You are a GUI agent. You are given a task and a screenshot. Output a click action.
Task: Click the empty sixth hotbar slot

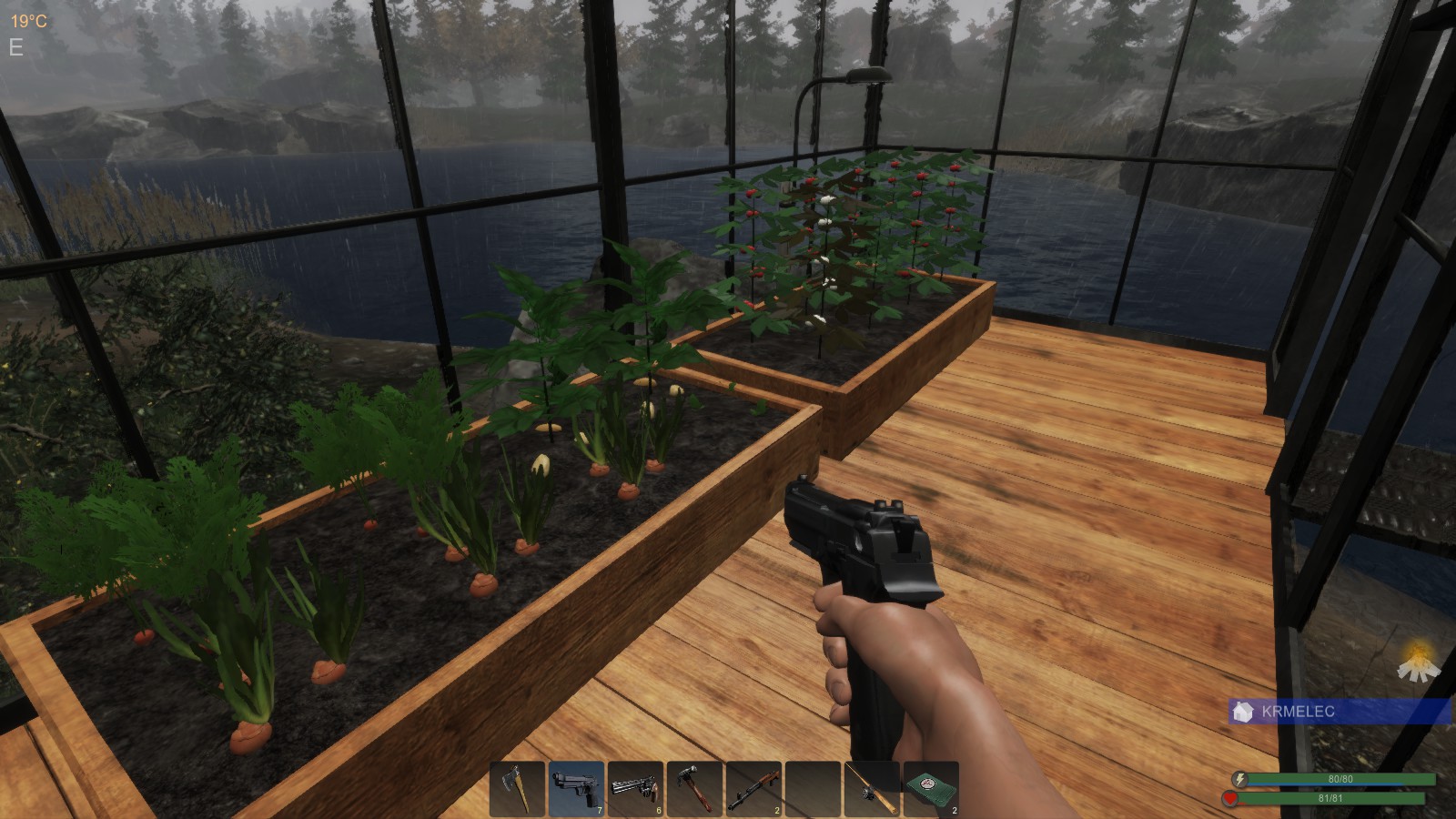point(814,787)
